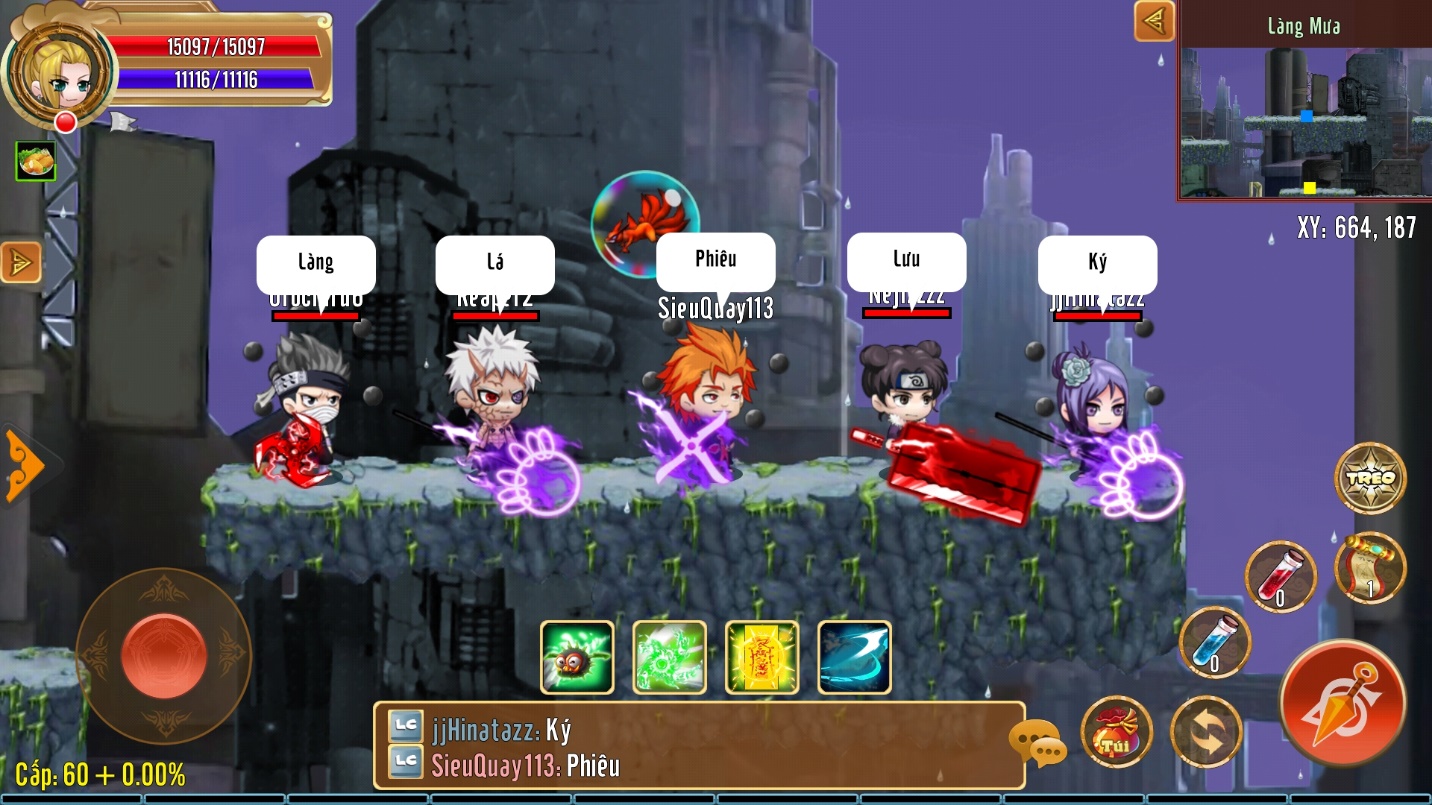The width and height of the screenshot is (1432, 805).
Task: Cast the green swirling shuriken skill
Action: [669, 657]
